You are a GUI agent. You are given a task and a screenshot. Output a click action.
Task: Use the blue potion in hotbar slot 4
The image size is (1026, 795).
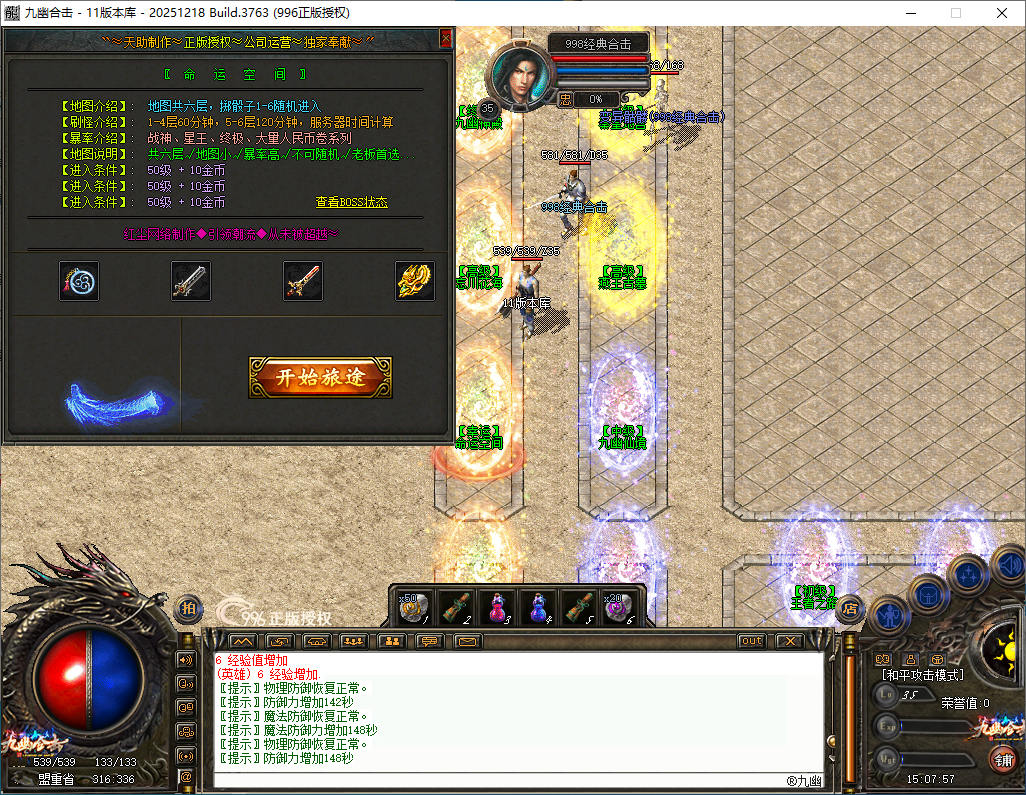tap(538, 606)
